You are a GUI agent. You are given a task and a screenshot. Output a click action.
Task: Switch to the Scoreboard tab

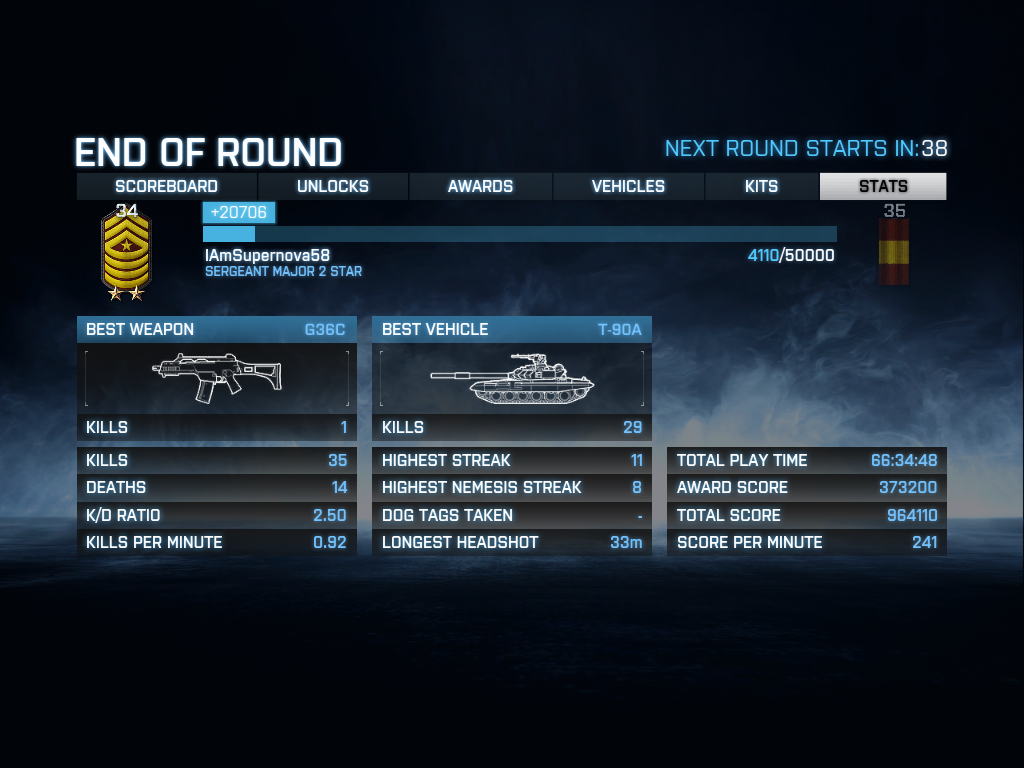tap(166, 186)
